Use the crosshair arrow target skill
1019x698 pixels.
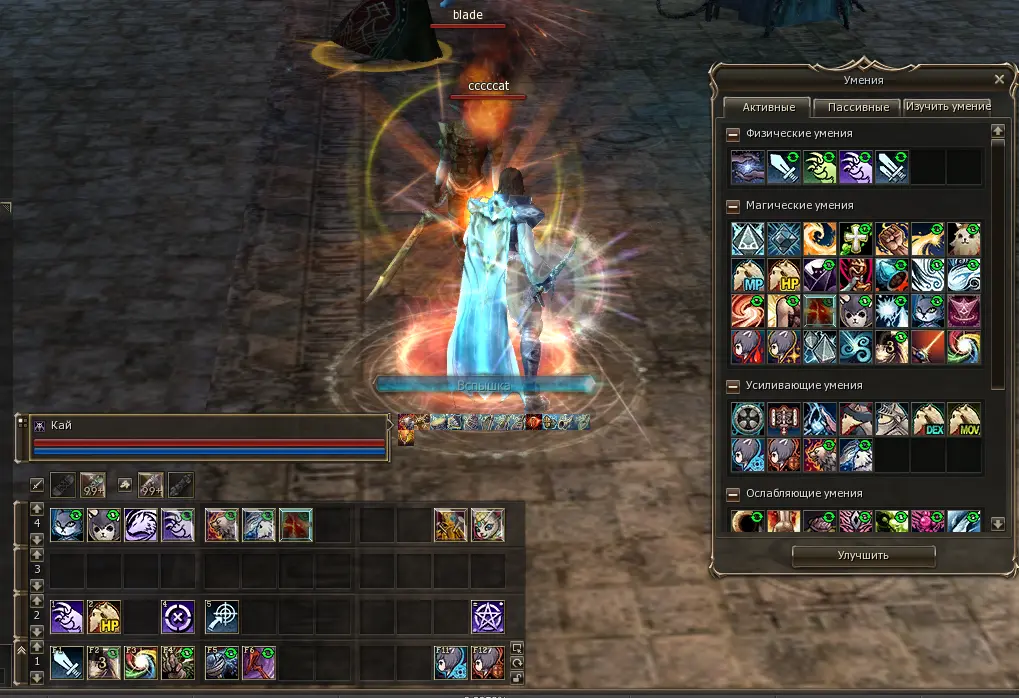(221, 617)
